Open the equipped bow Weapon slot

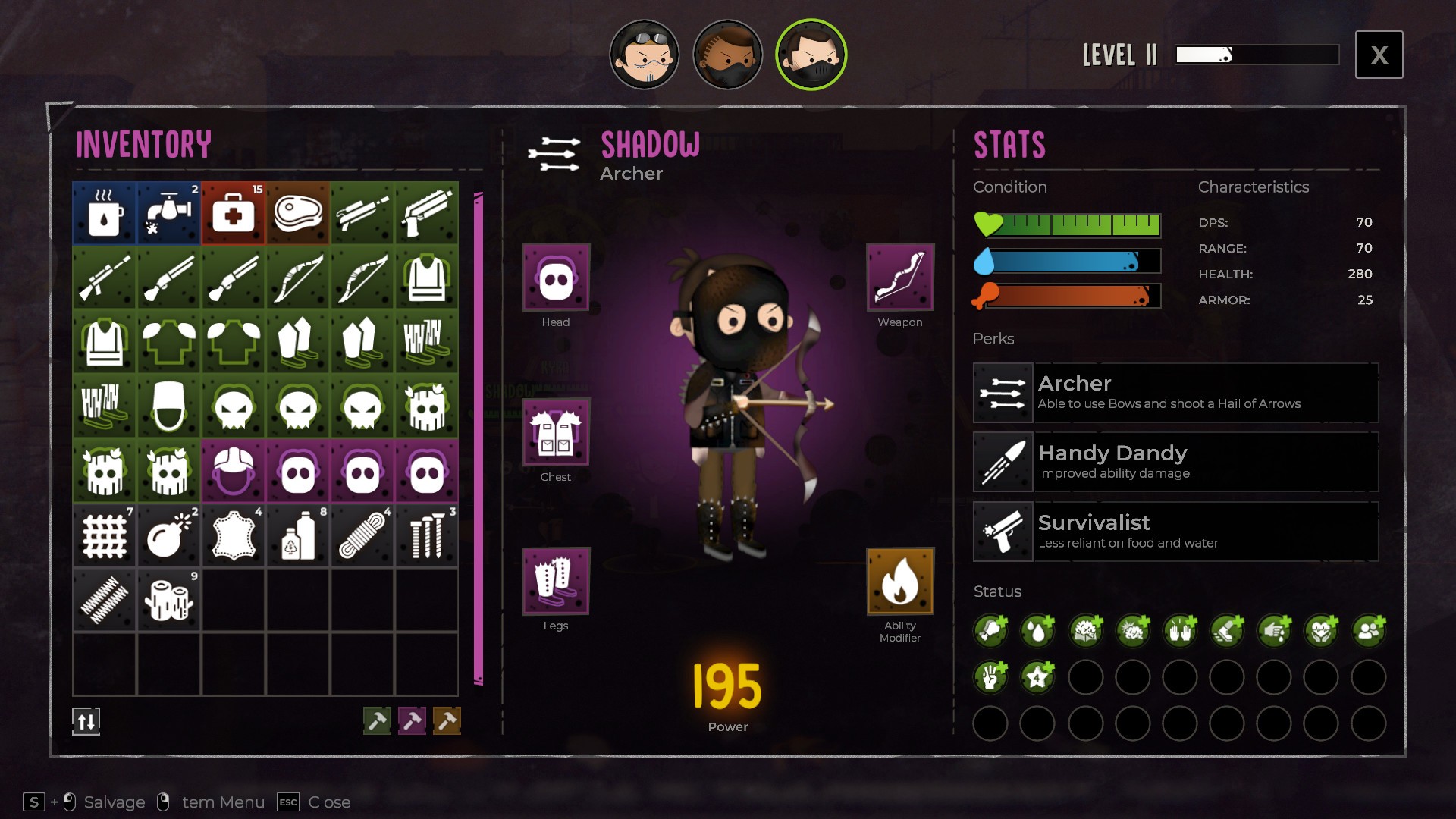coord(900,278)
